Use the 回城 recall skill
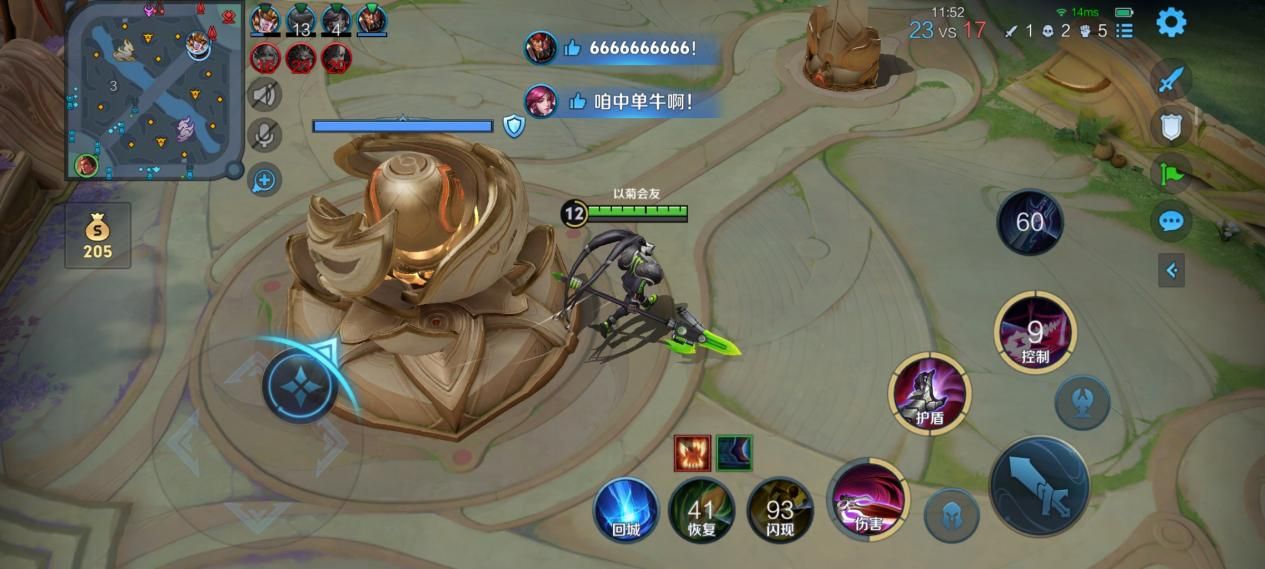1265x569 pixels. 626,509
